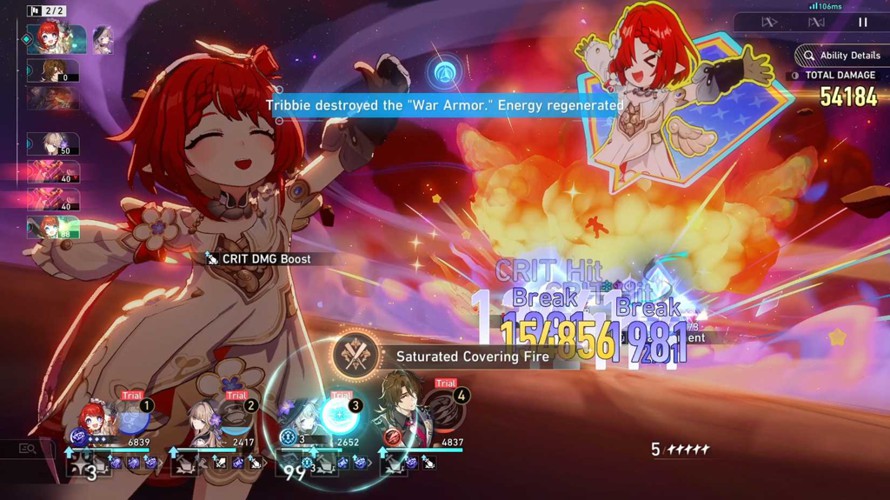This screenshot has height=500, width=890.
Task: Toggle the battle speed-up arrows
Action: point(769,22)
